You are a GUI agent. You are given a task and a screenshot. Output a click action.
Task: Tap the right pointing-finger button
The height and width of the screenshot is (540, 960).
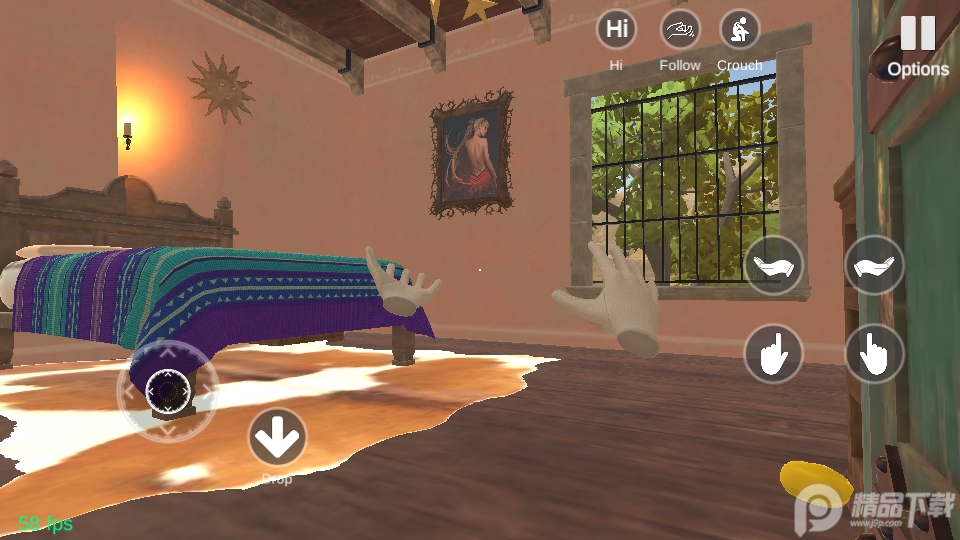[x=875, y=353]
